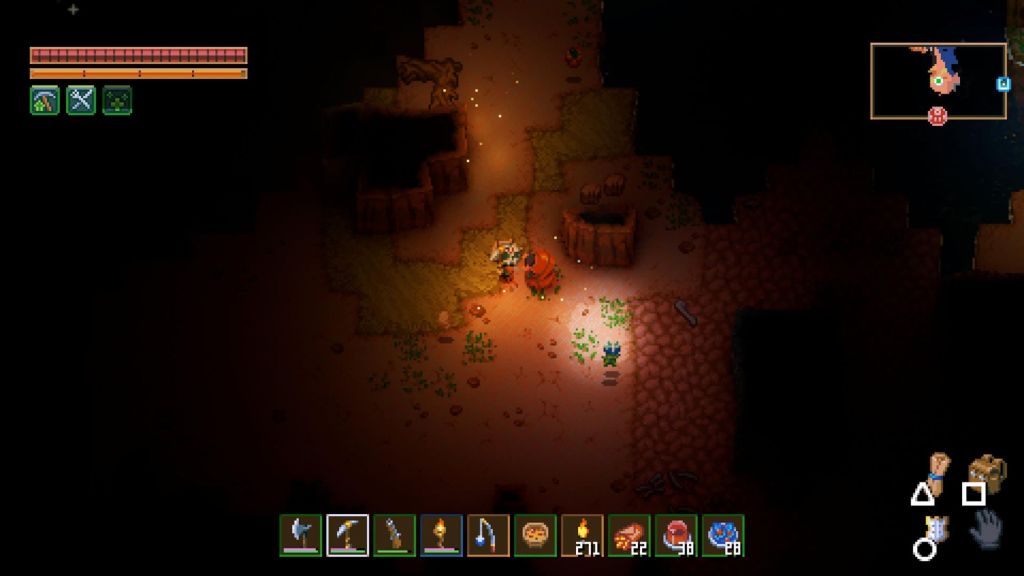
Task: Open the backpack inventory icon
Action: coord(986,469)
